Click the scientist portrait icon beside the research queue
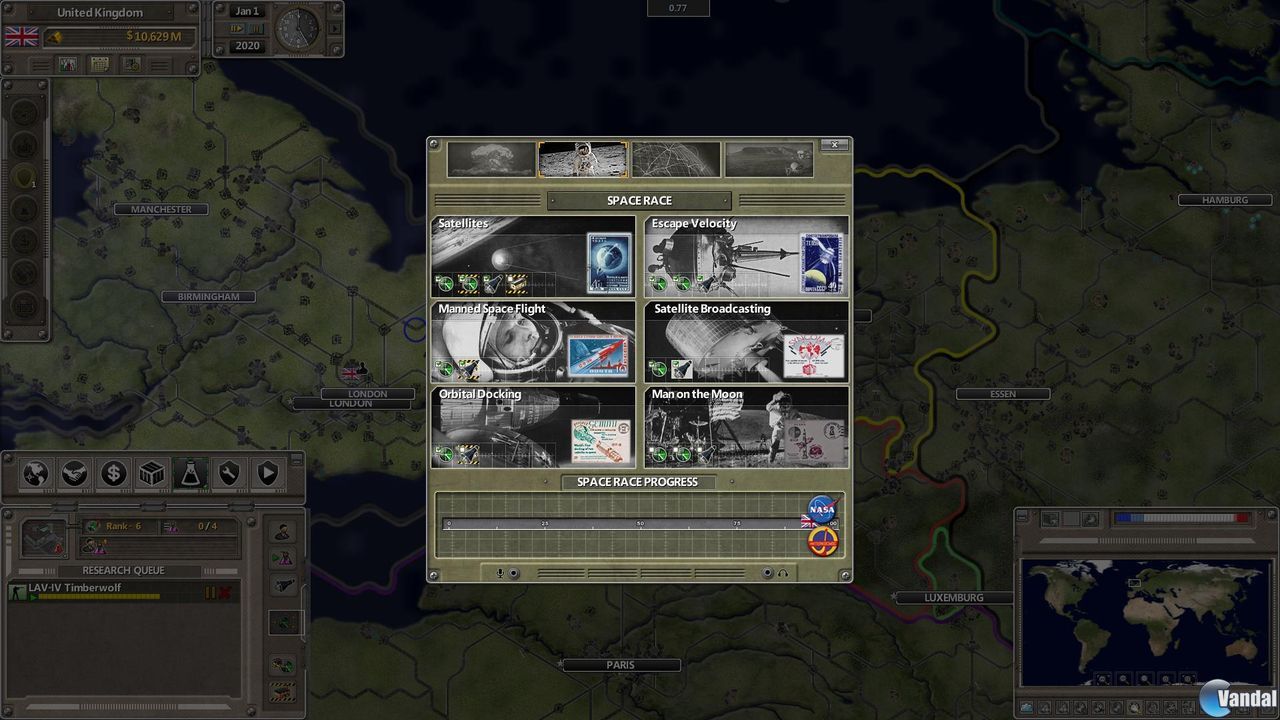Viewport: 1280px width, 720px height. [x=283, y=531]
